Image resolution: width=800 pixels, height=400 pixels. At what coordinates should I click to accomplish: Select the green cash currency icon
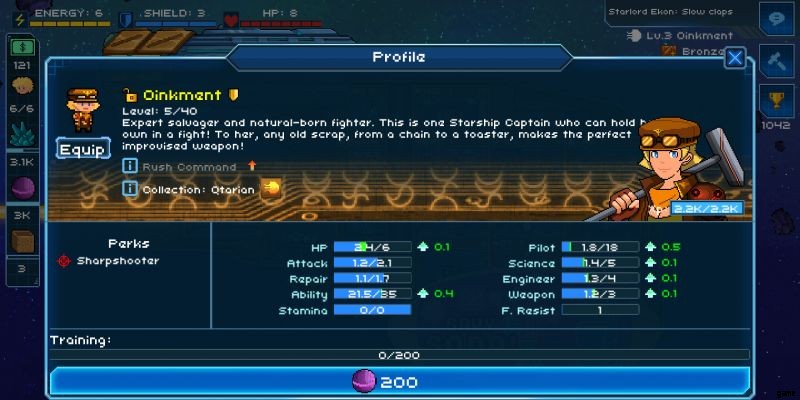click(x=22, y=47)
